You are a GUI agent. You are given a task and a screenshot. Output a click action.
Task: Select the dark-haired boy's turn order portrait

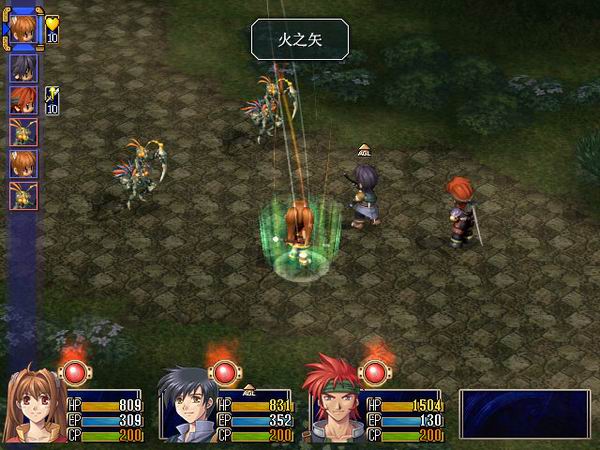pos(23,69)
